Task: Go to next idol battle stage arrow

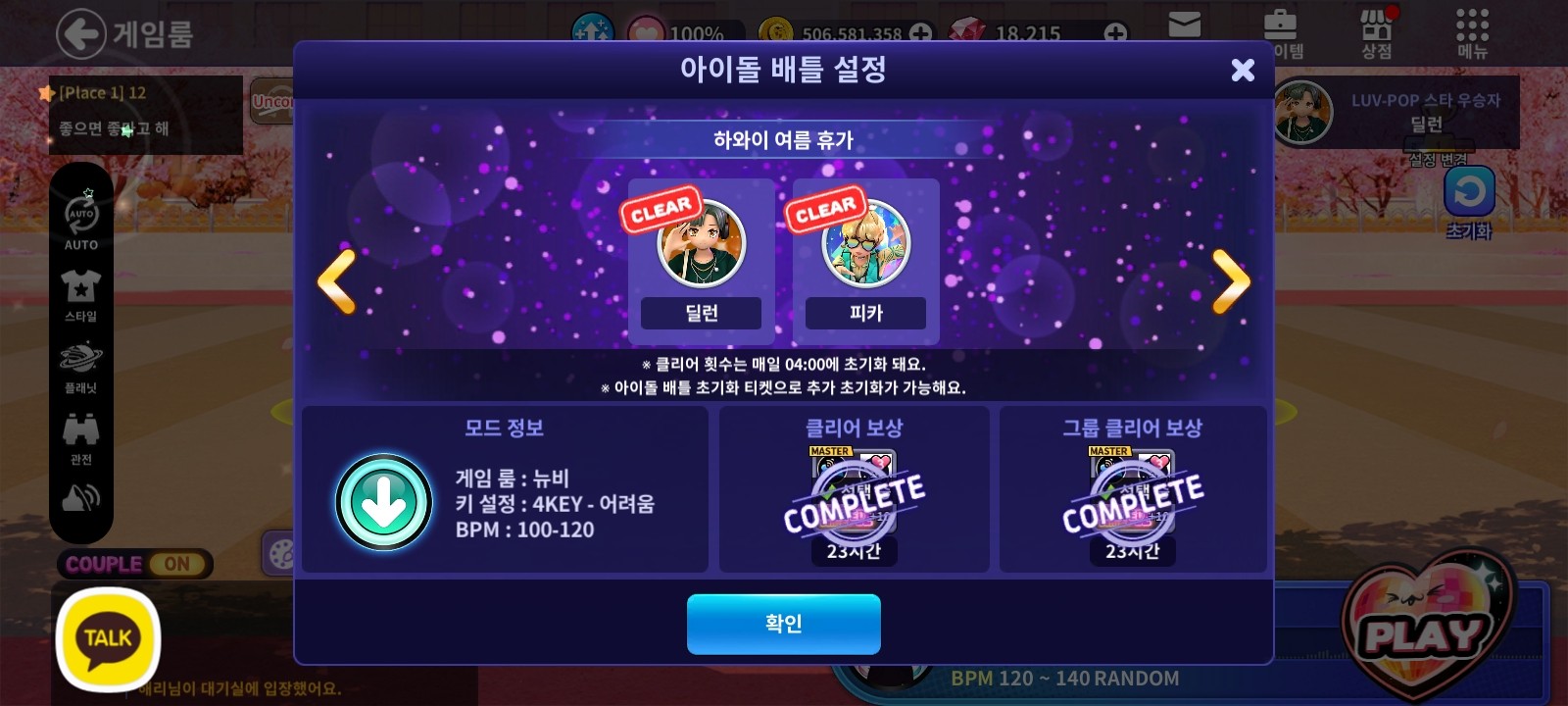Action: point(1231,281)
